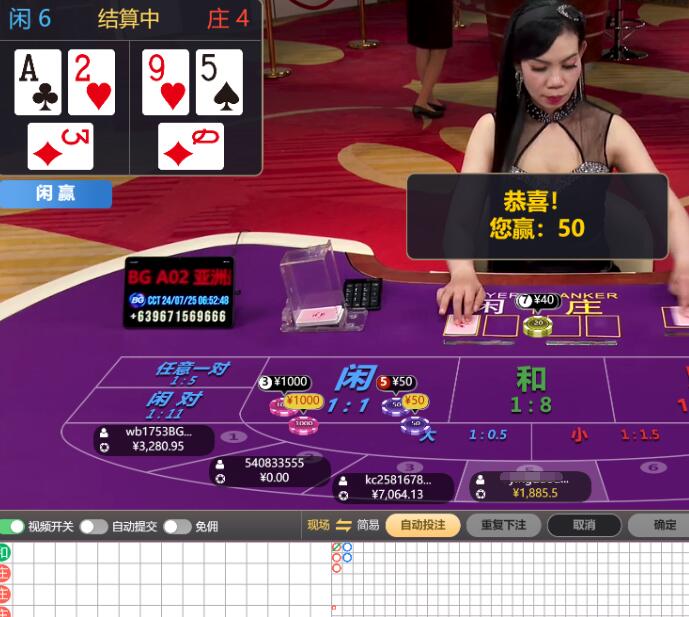This screenshot has height=617, width=689.
Task: Select player seat kc2581678...
Action: coord(393,487)
